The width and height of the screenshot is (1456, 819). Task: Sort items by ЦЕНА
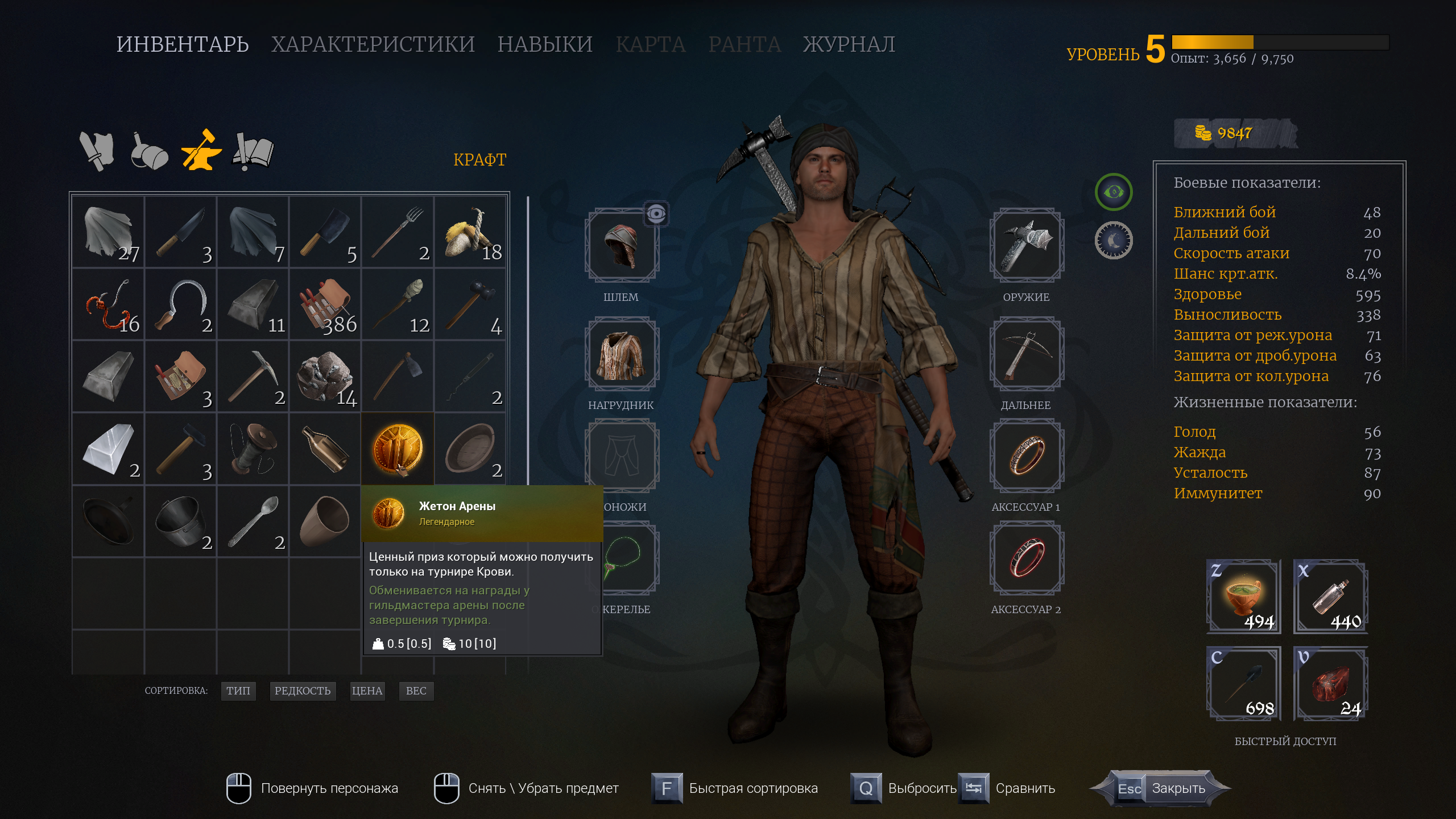point(367,690)
